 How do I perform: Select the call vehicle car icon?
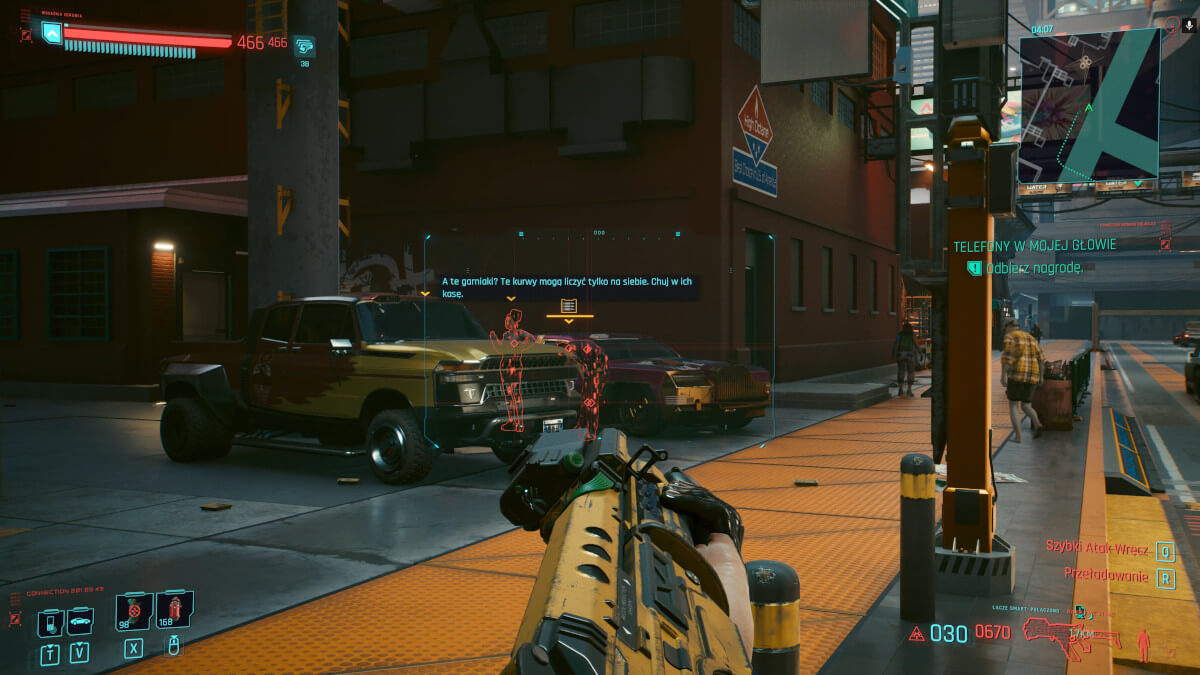[80, 622]
